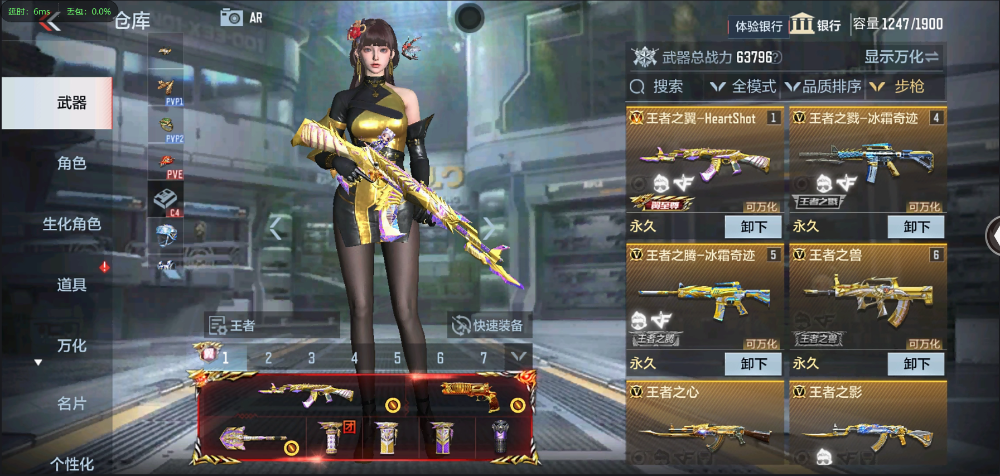Open the 生化角色 category
1000x476 pixels.
[x=71, y=224]
